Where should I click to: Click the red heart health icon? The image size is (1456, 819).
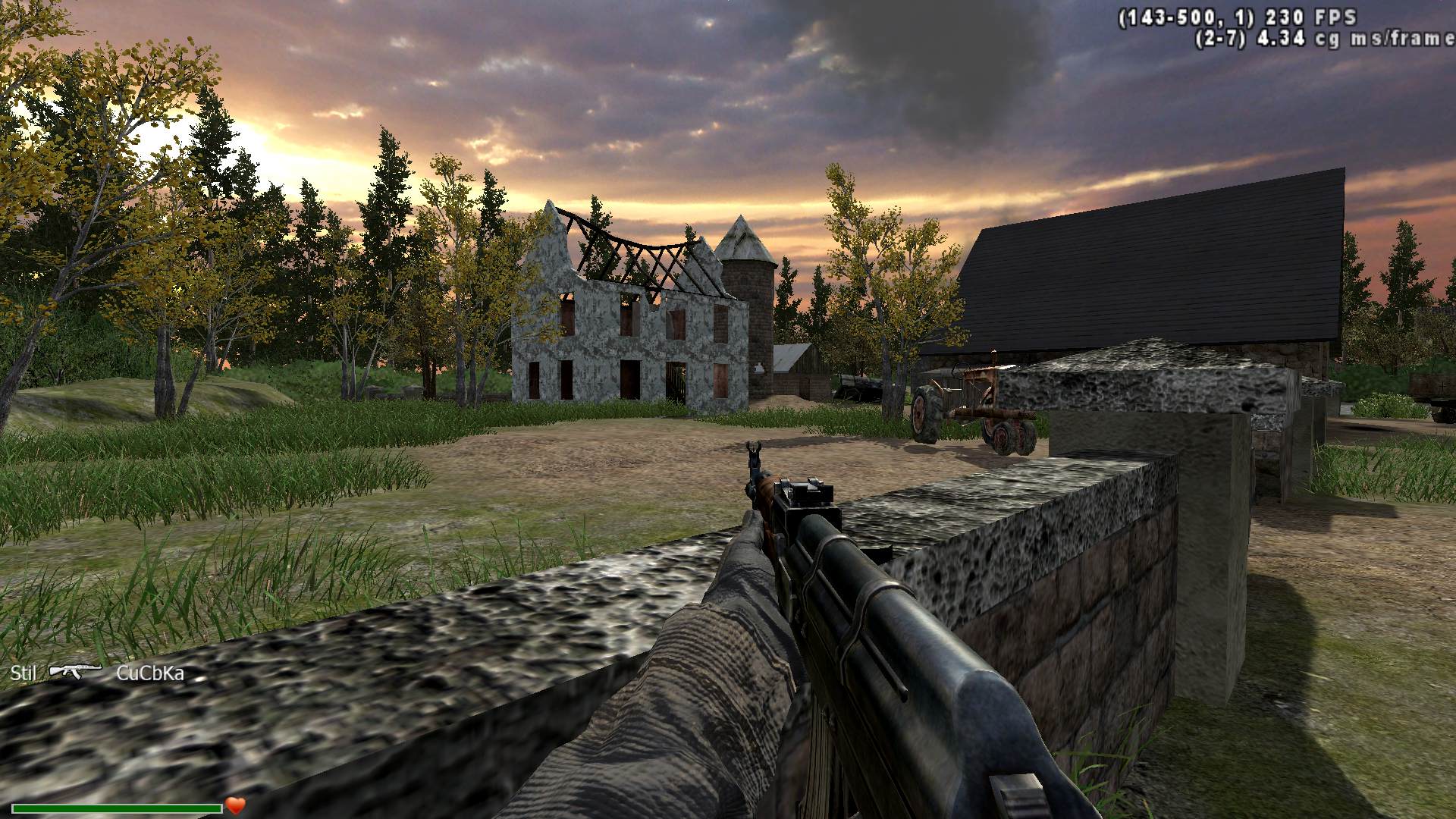point(236,805)
